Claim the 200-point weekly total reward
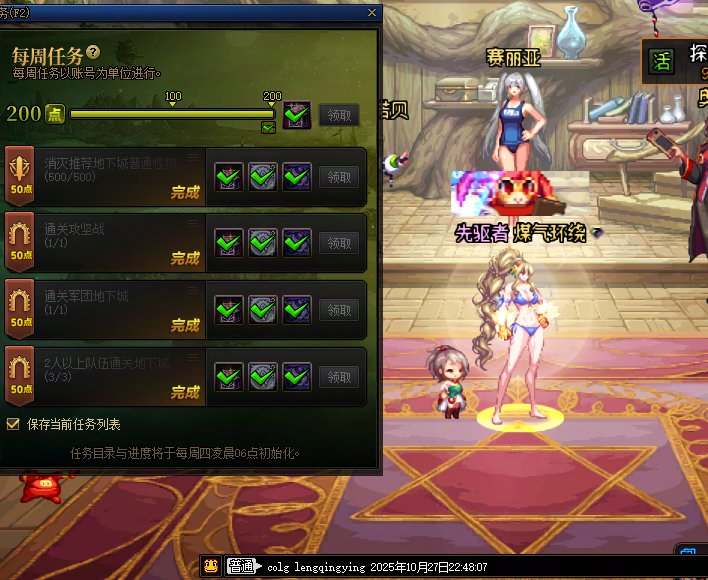The height and width of the screenshot is (580, 708). [339, 114]
